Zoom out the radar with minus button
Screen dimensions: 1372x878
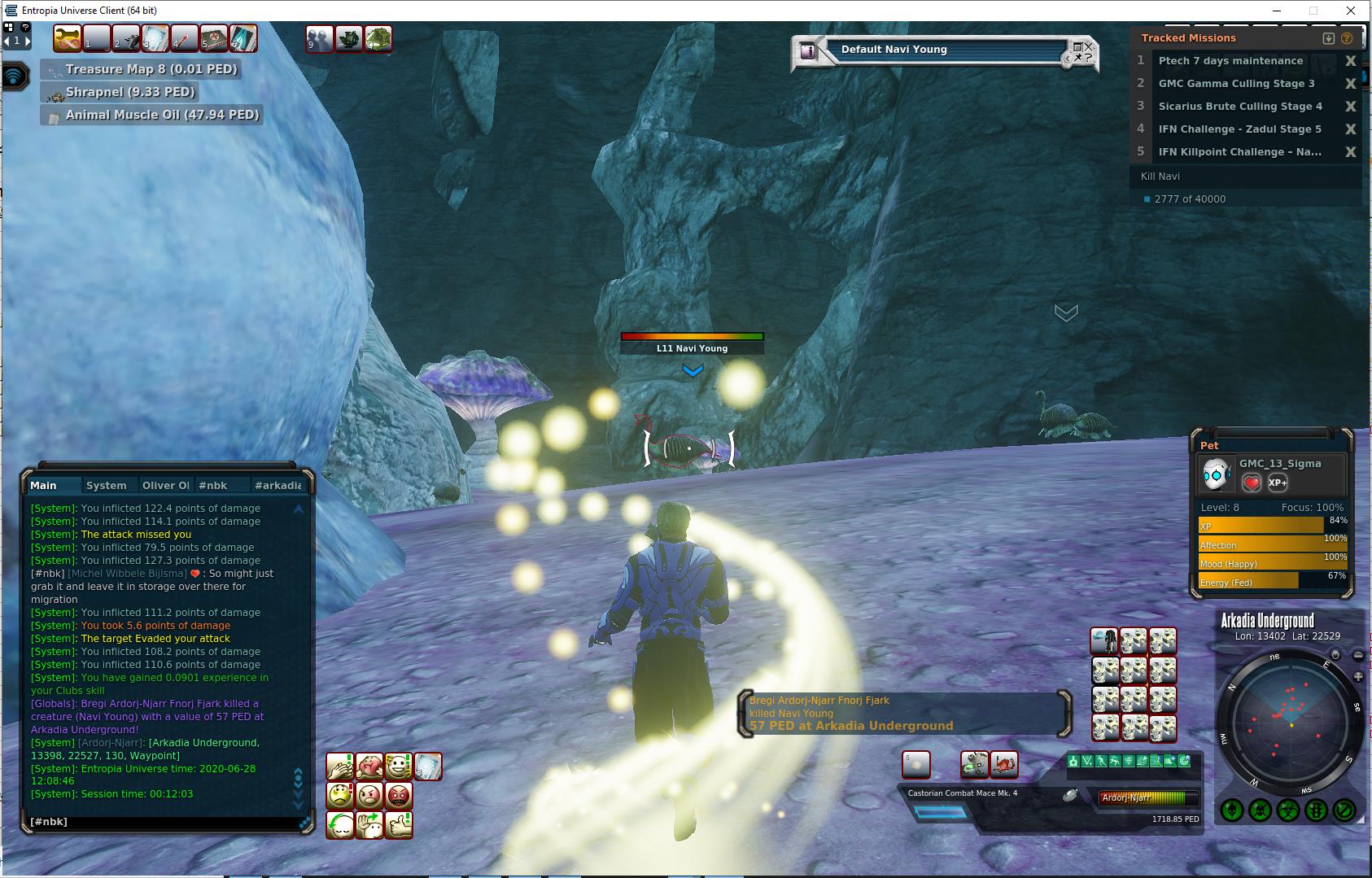1357,655
